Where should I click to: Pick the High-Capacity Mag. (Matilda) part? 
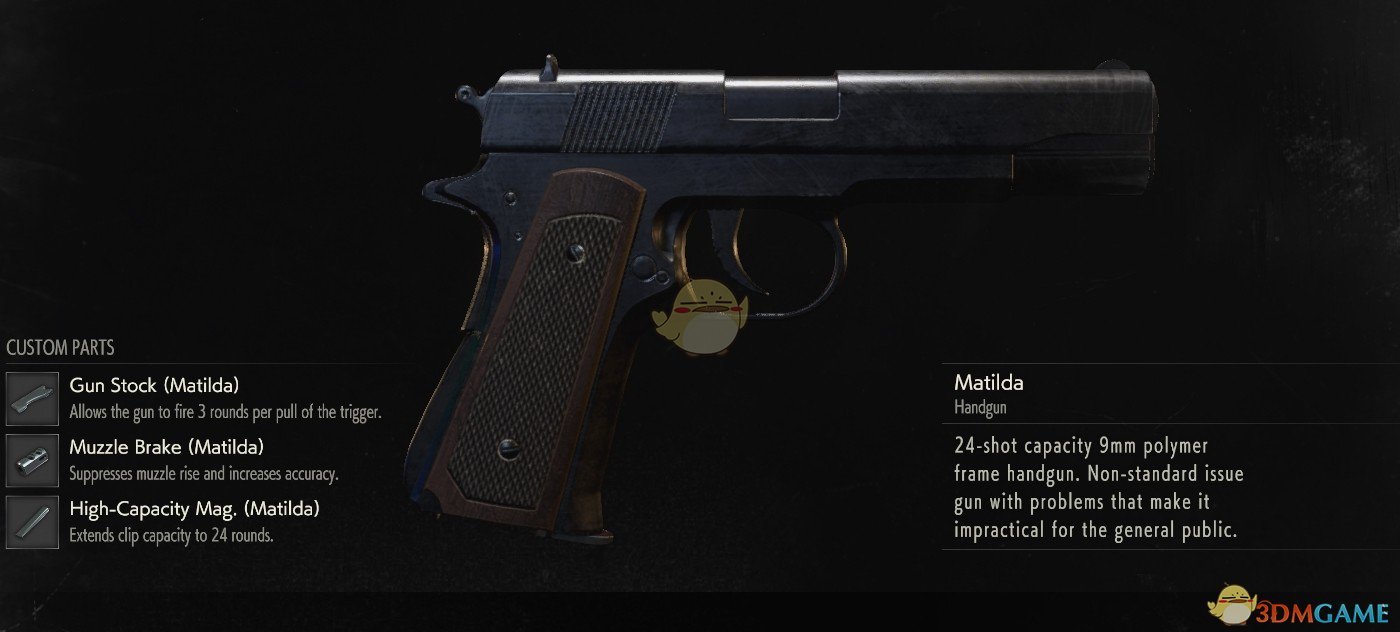pyautogui.click(x=194, y=510)
